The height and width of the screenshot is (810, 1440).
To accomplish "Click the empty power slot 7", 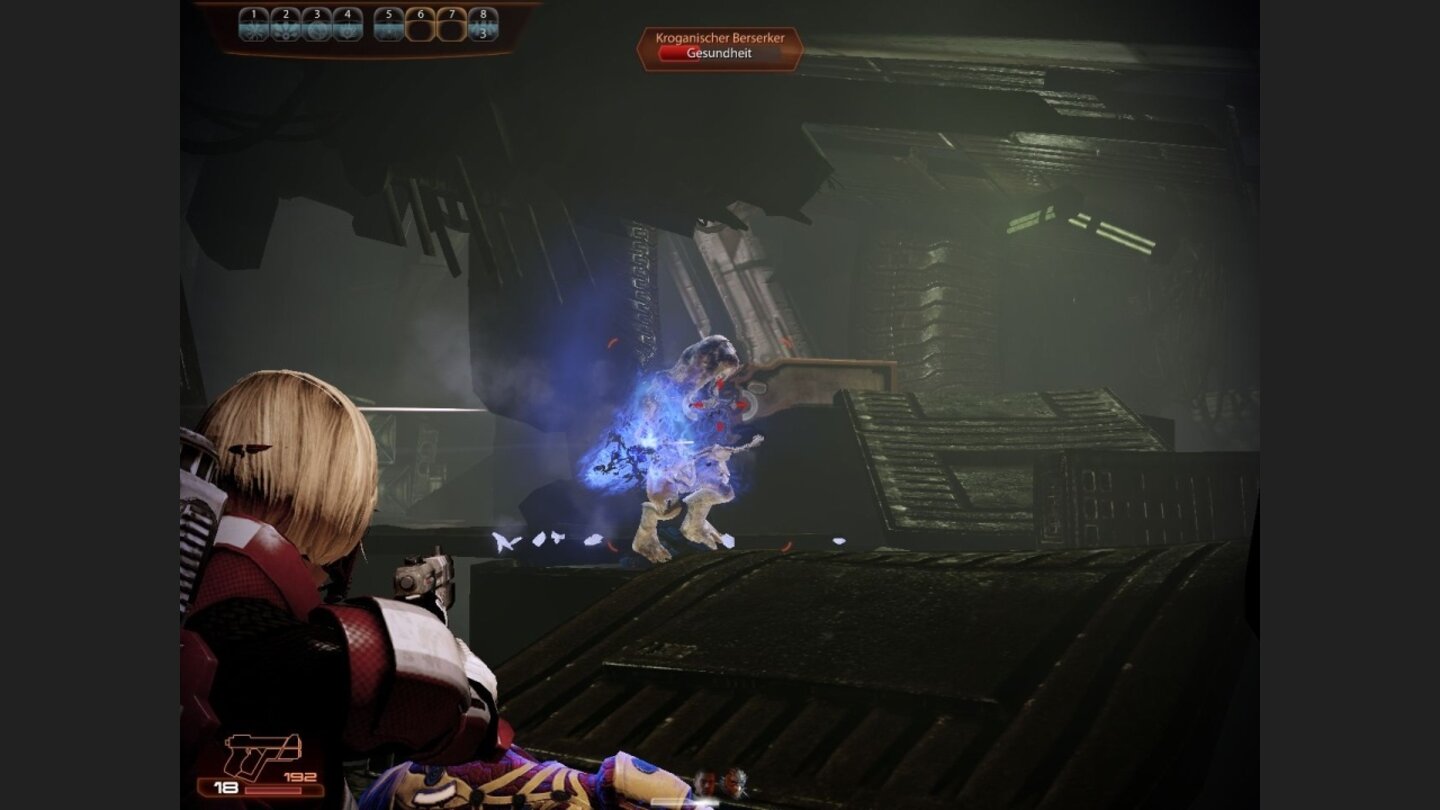I will (x=452, y=22).
